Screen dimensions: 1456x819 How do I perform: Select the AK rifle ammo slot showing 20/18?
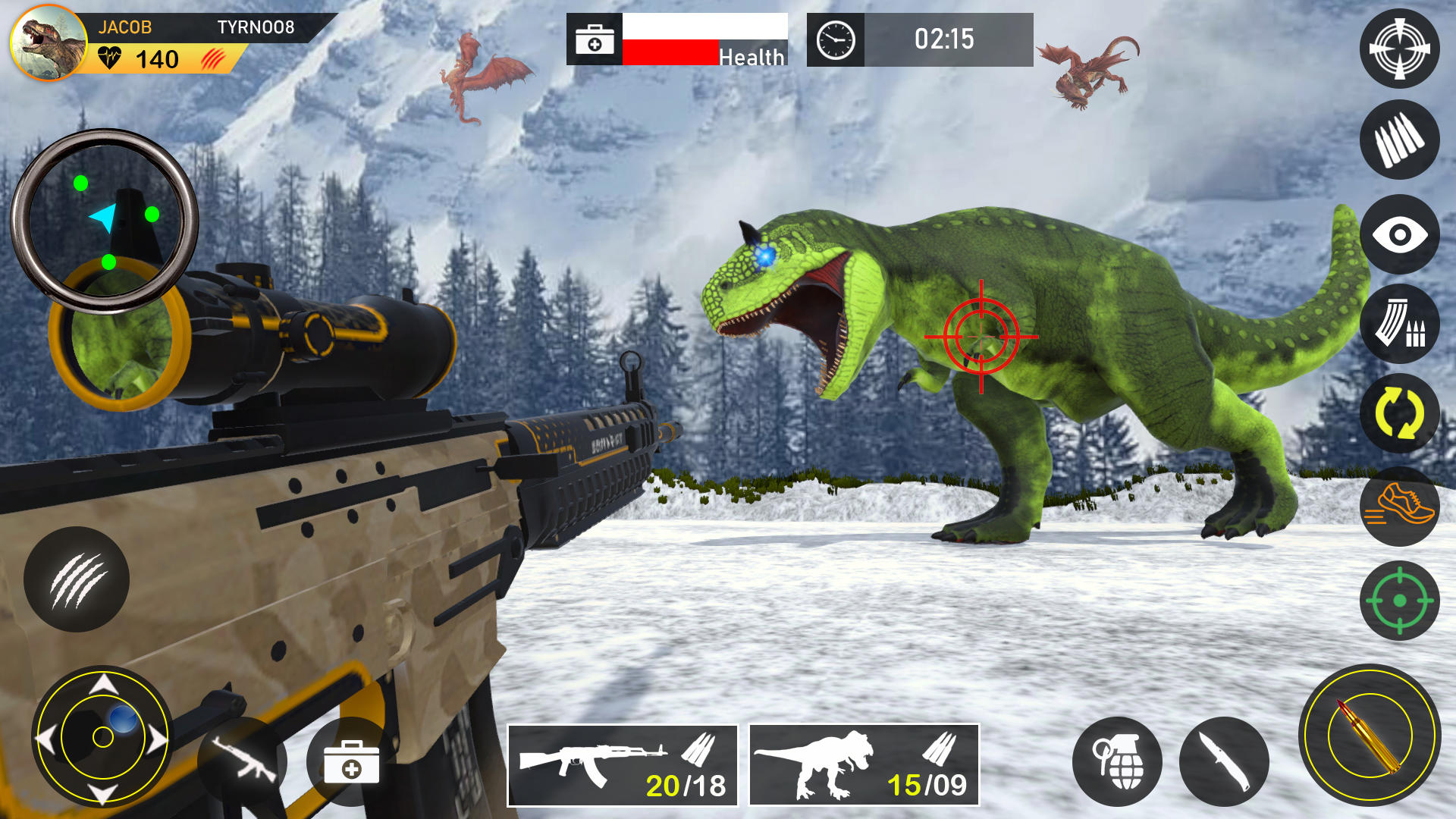pos(622,764)
